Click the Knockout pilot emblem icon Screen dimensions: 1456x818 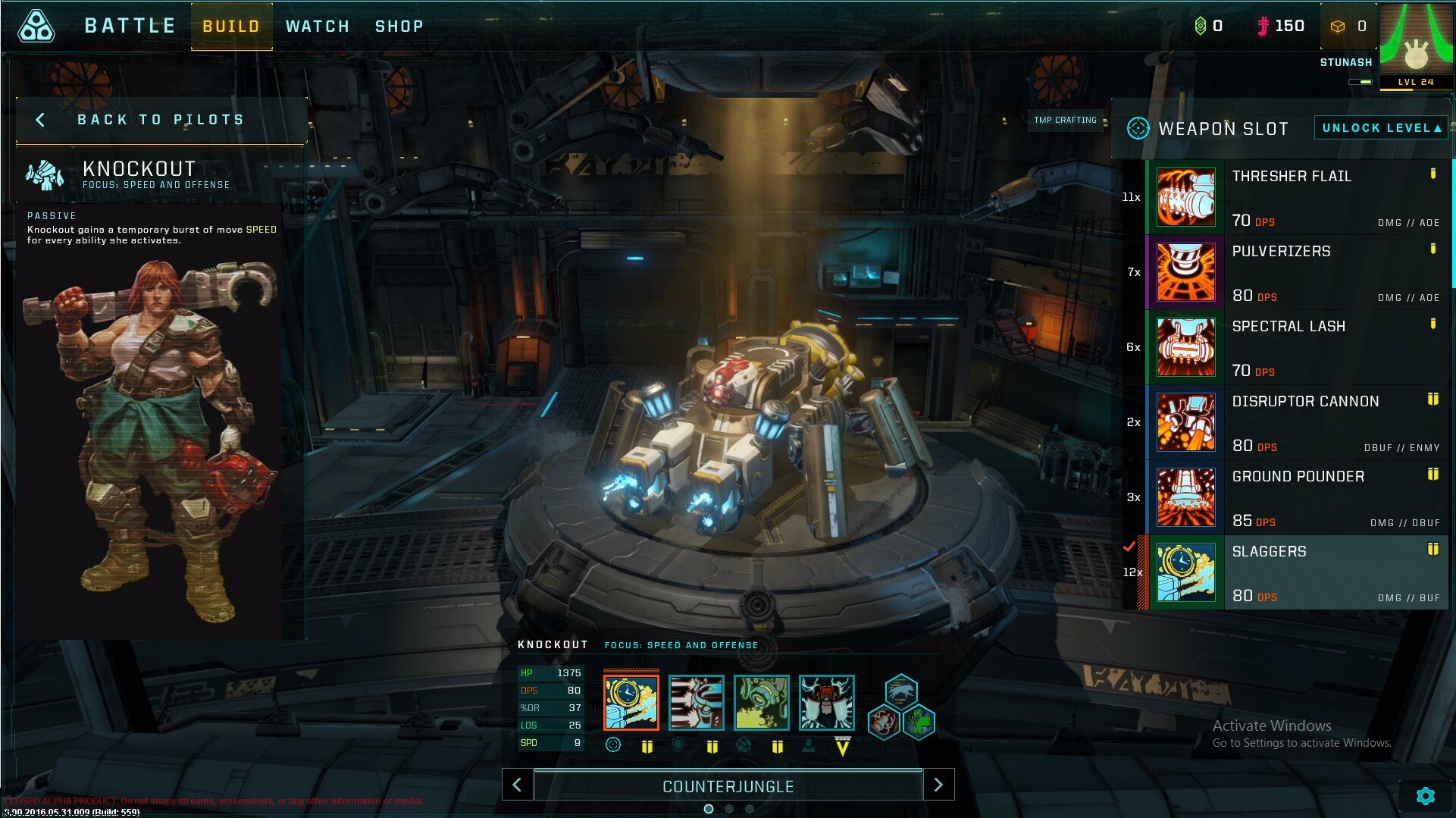(45, 175)
